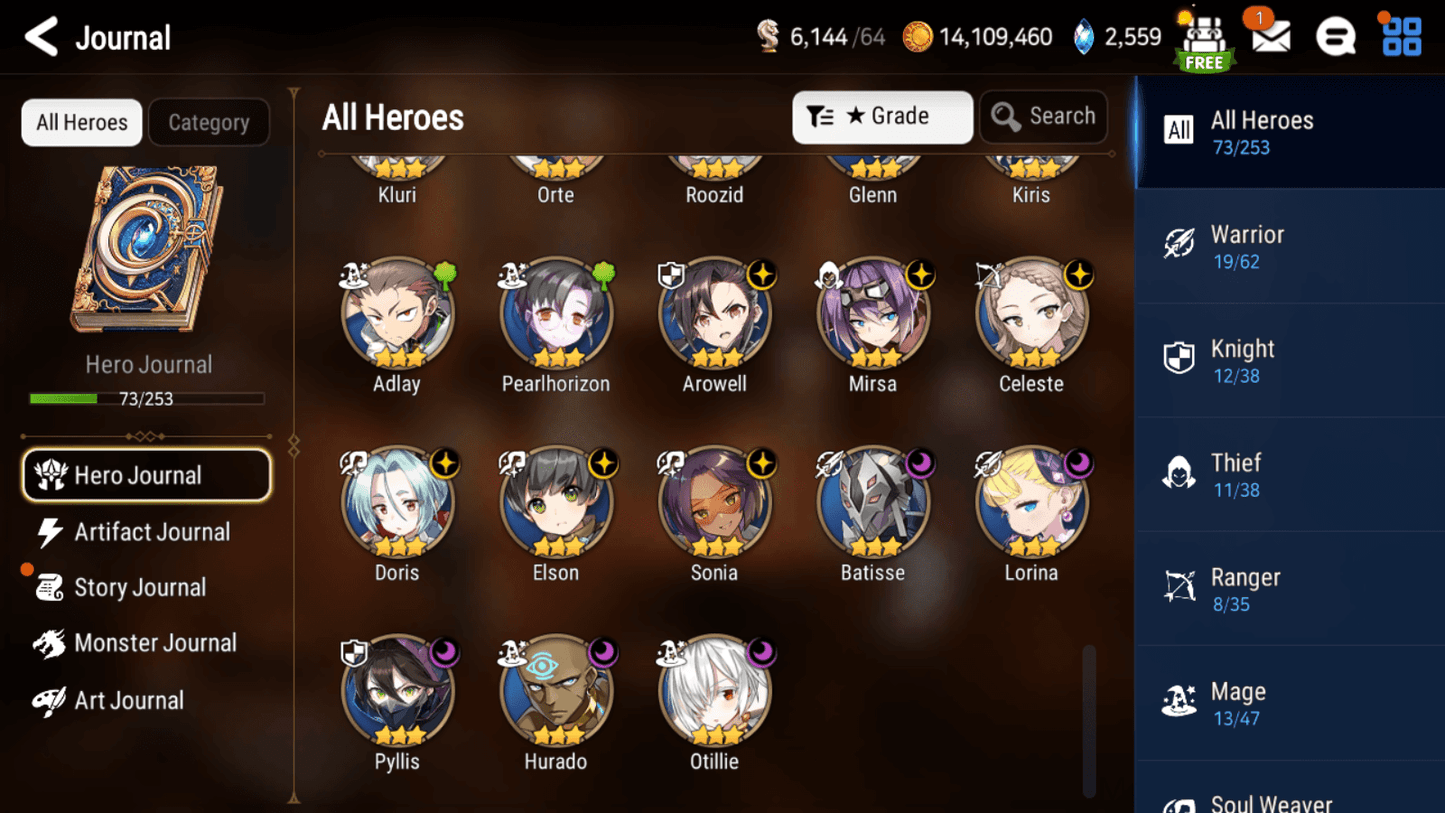Claim the FREE gift icon
Image resolution: width=1445 pixels, height=813 pixels.
tap(1204, 42)
